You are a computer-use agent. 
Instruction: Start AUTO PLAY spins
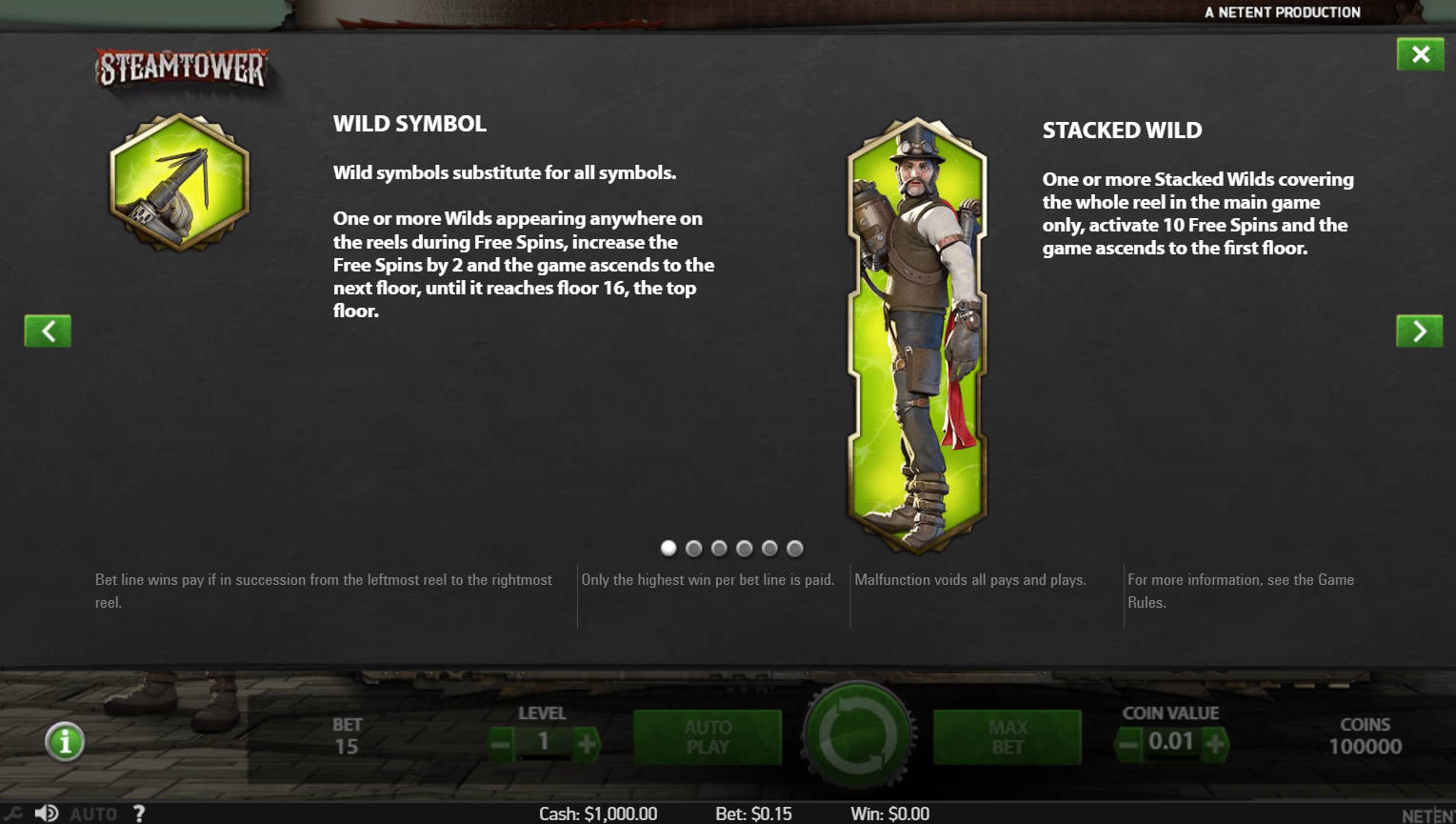click(x=707, y=736)
